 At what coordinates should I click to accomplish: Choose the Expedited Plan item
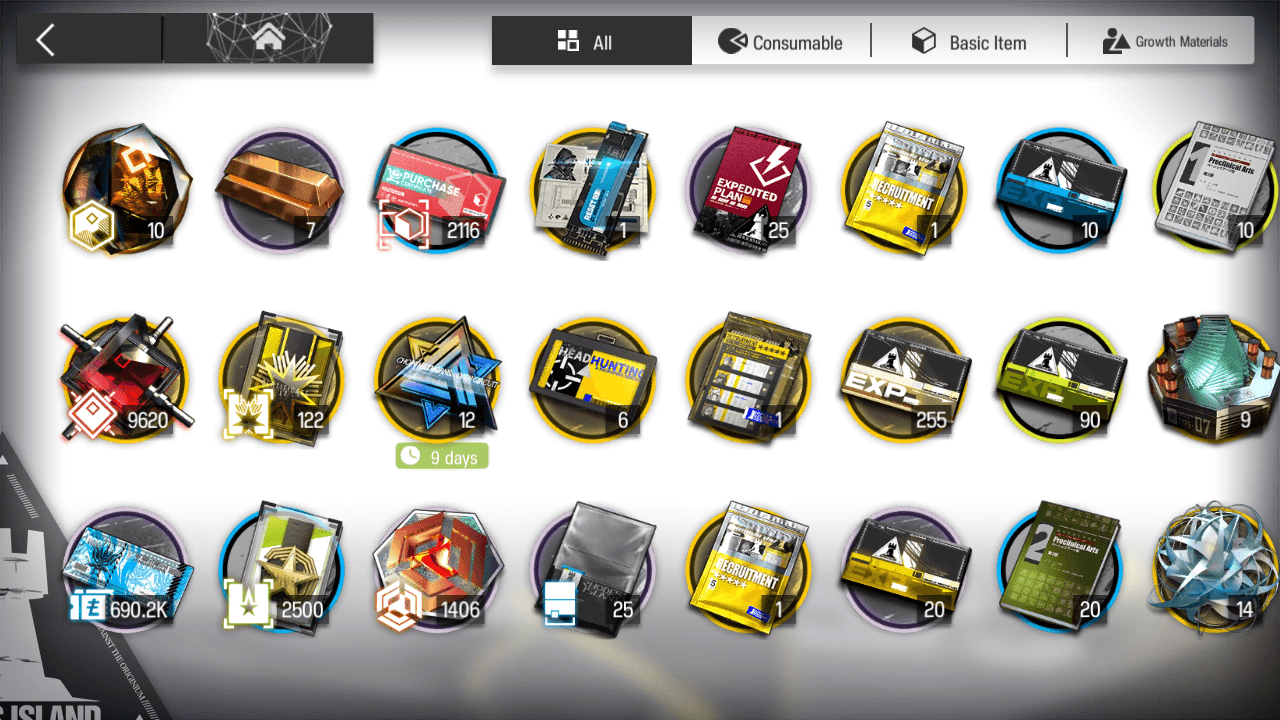point(748,190)
